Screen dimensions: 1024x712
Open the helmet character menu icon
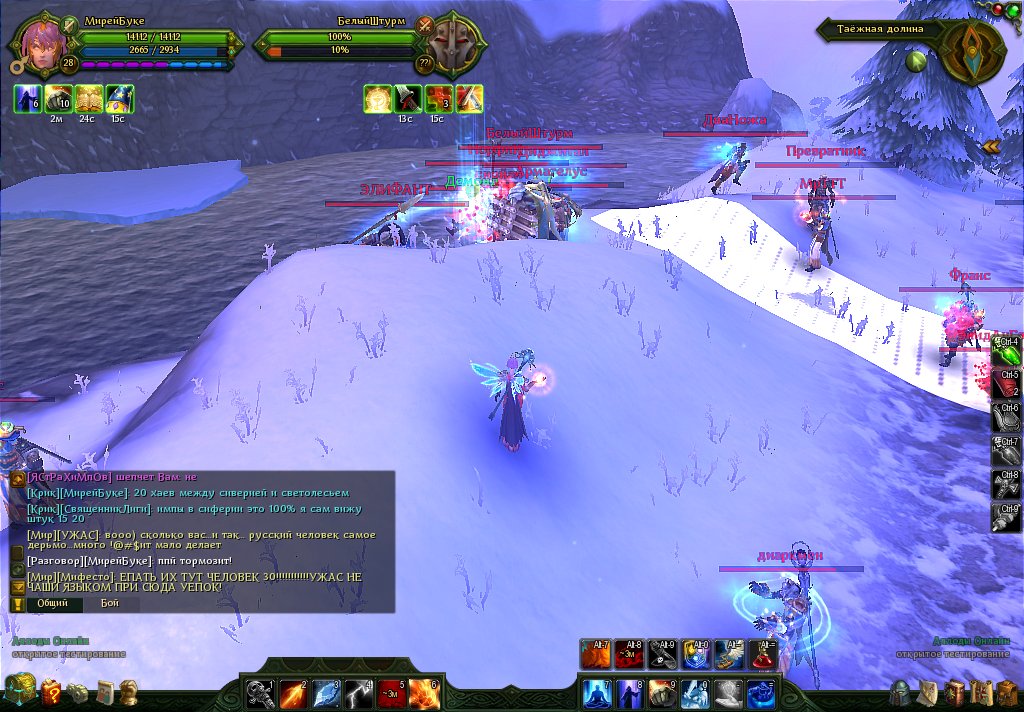pos(901,692)
